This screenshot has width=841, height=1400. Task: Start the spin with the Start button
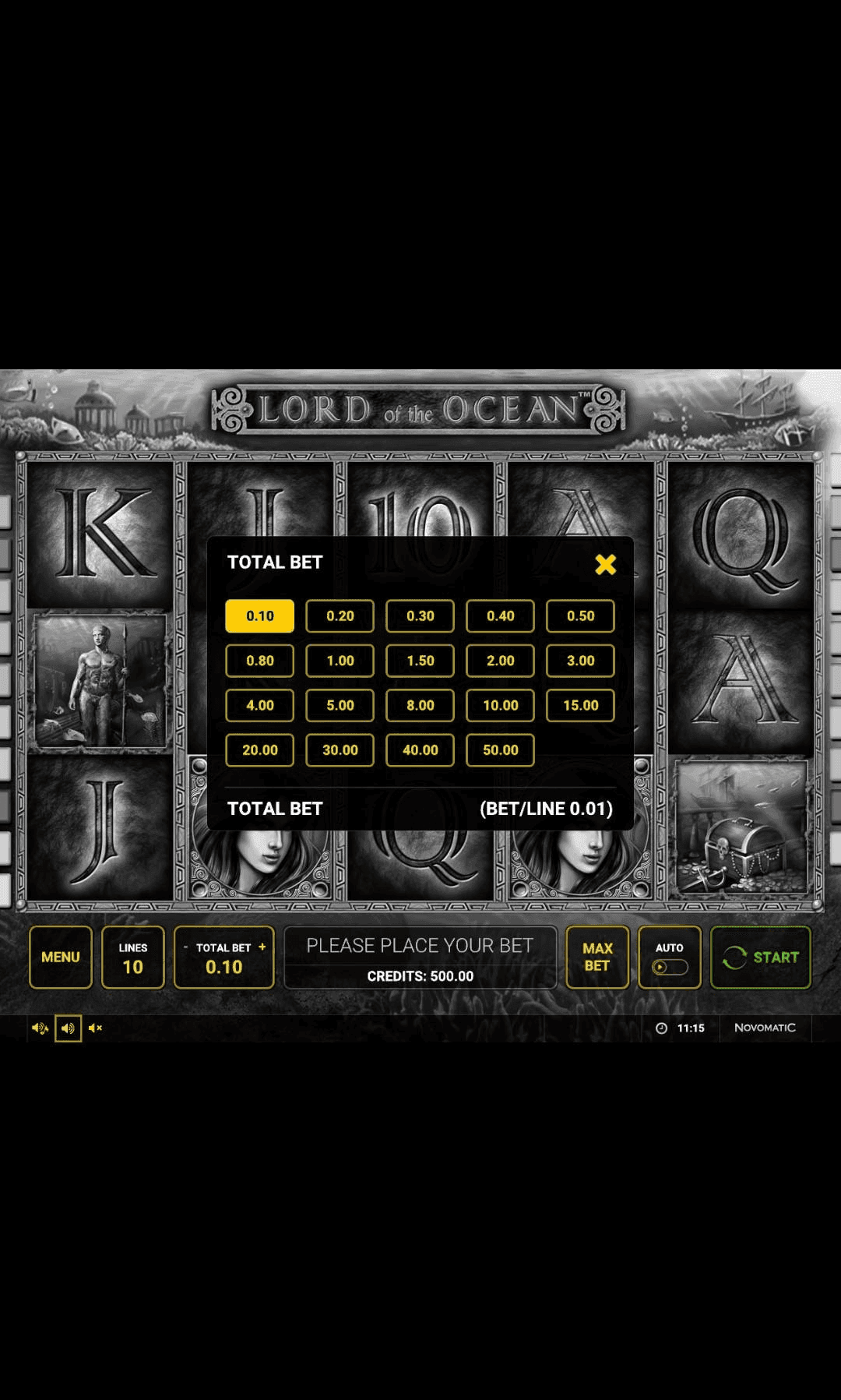pyautogui.click(x=761, y=957)
